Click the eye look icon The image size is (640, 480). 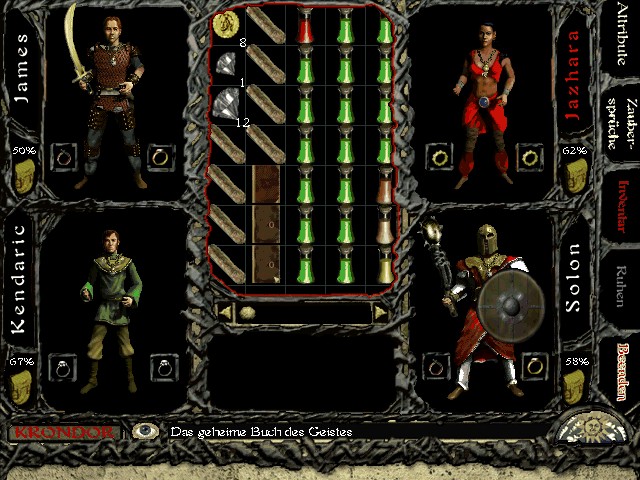click(x=147, y=431)
